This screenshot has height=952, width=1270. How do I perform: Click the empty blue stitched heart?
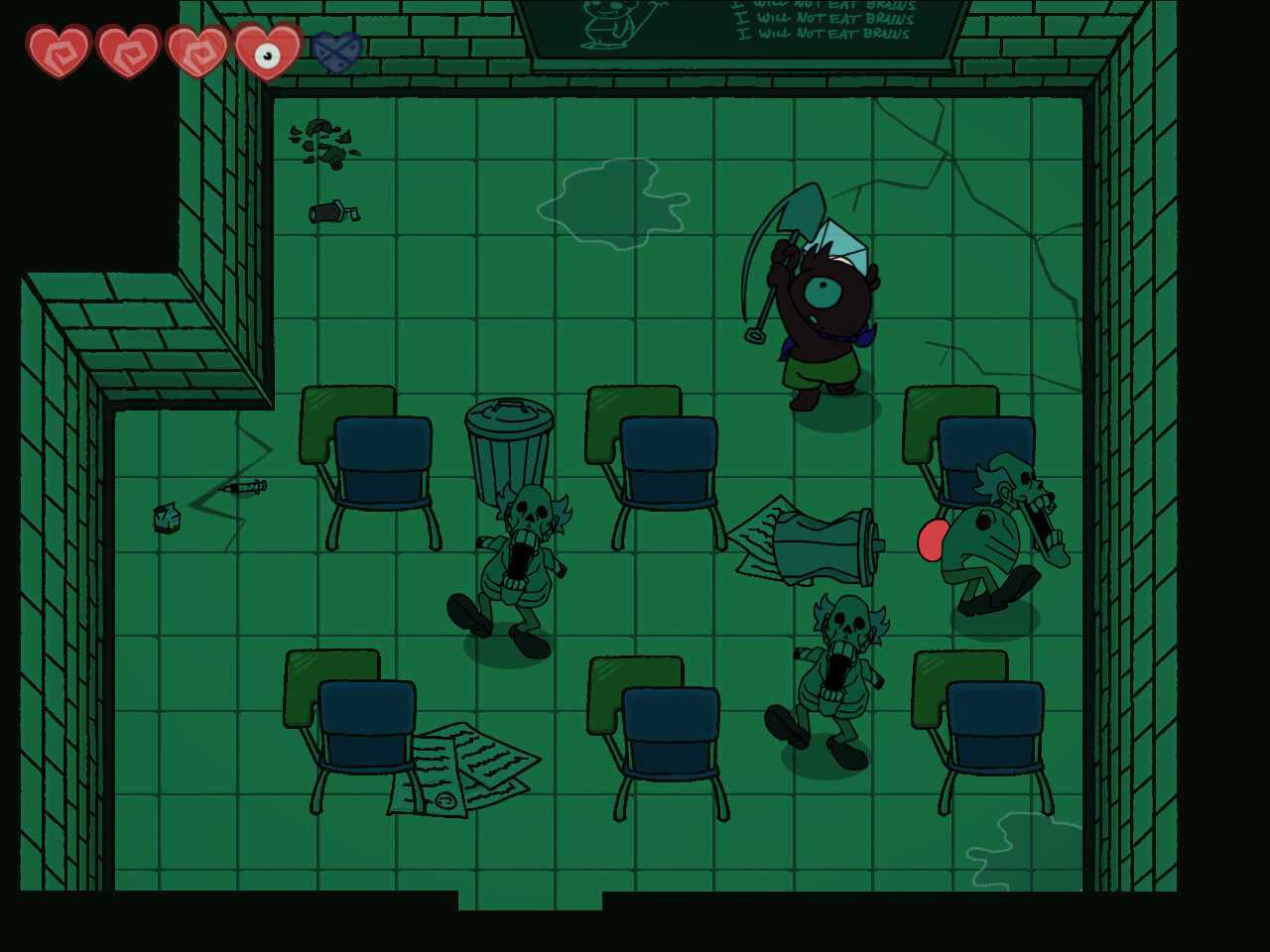335,52
